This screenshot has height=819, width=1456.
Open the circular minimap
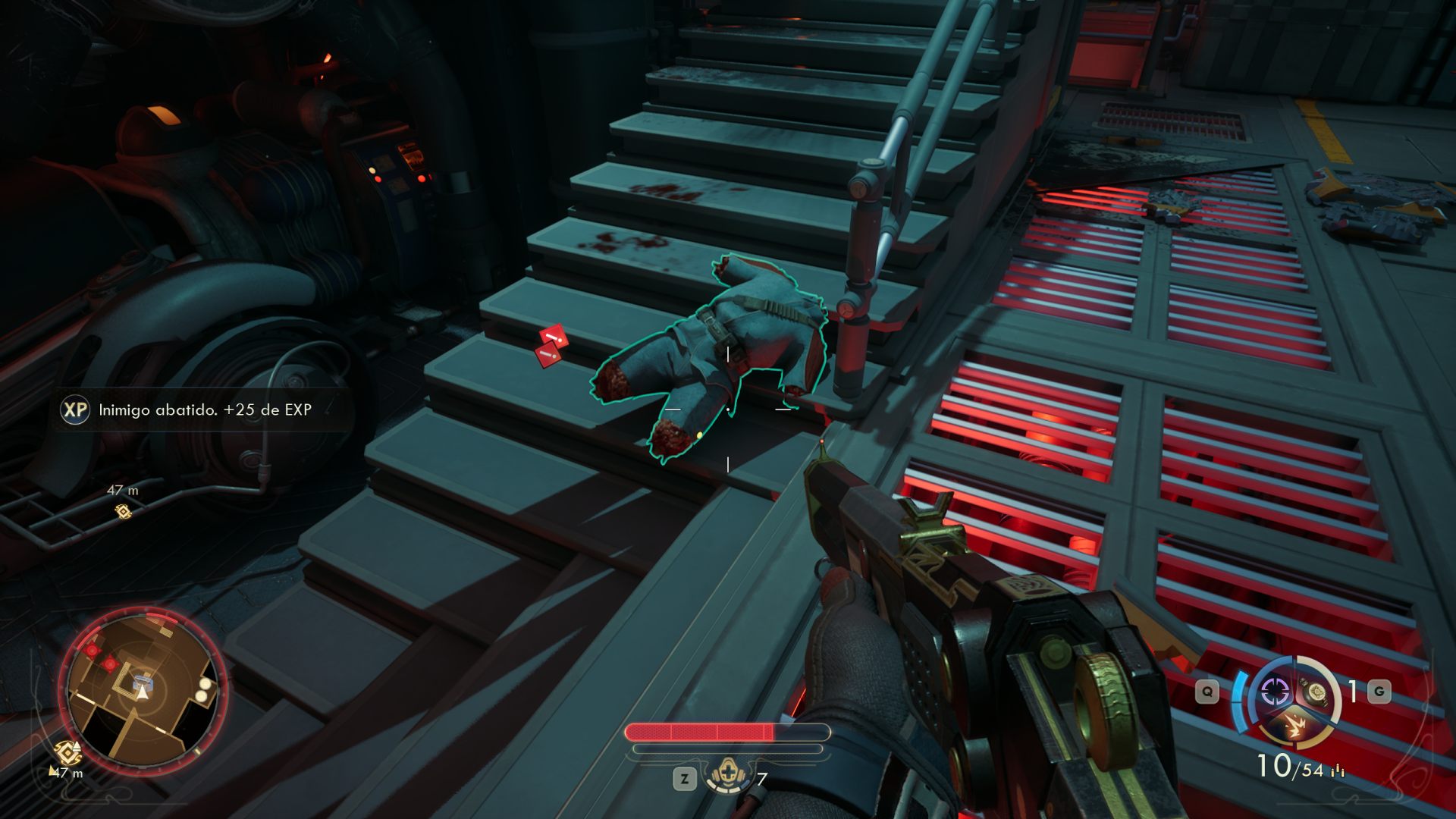point(144,692)
